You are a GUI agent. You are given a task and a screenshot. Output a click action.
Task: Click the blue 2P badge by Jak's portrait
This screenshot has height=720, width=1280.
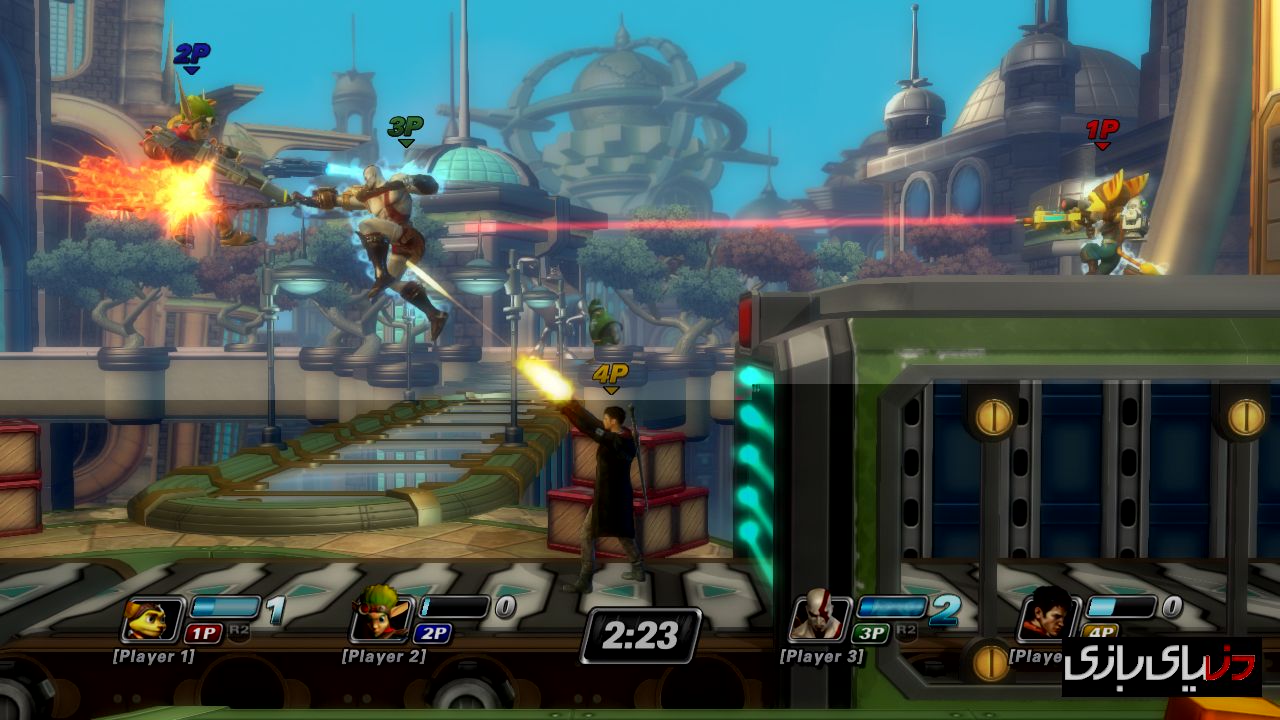(x=432, y=633)
